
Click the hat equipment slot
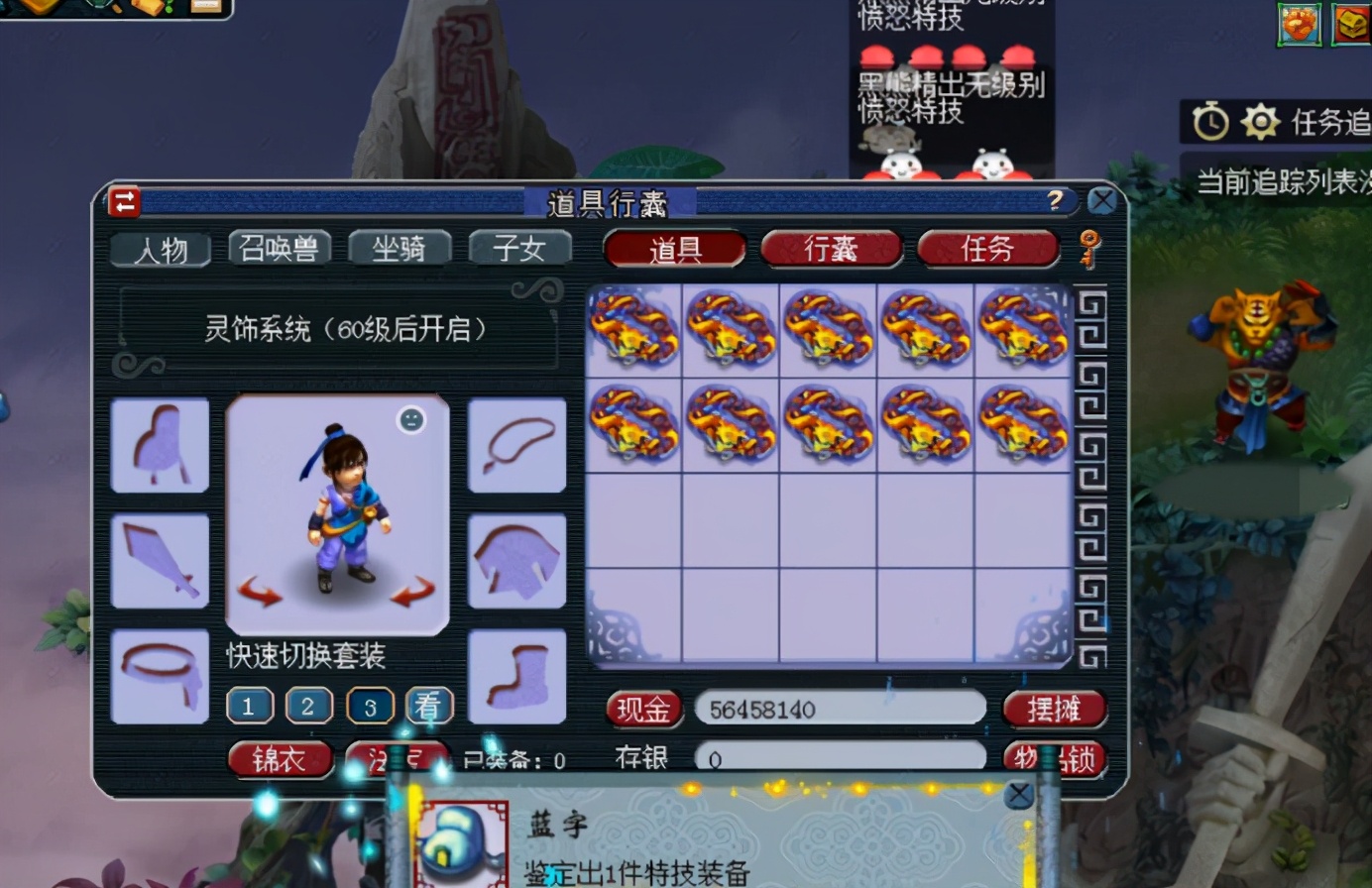[160, 446]
